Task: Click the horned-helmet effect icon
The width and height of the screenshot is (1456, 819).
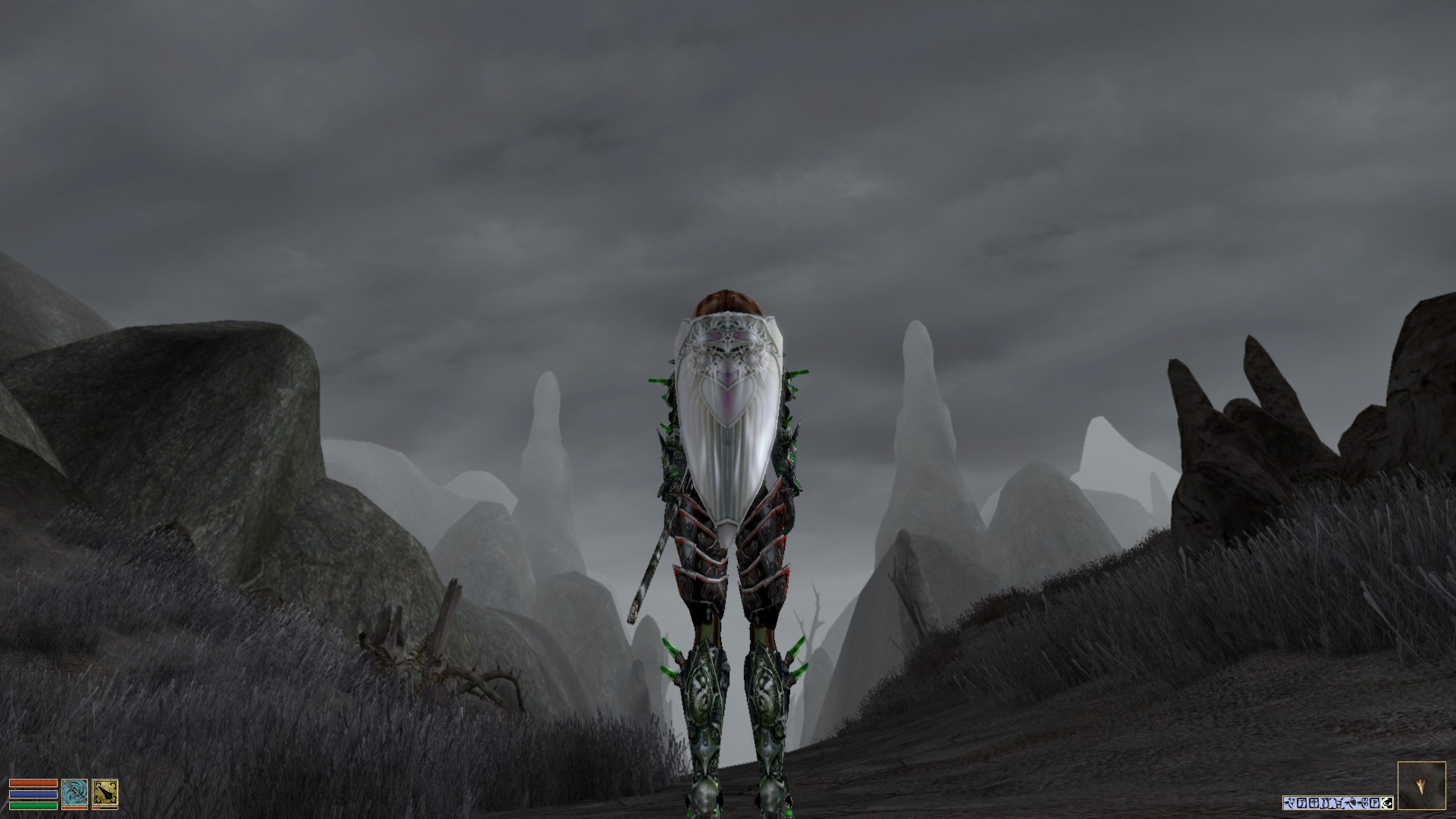Action: (x=1331, y=803)
